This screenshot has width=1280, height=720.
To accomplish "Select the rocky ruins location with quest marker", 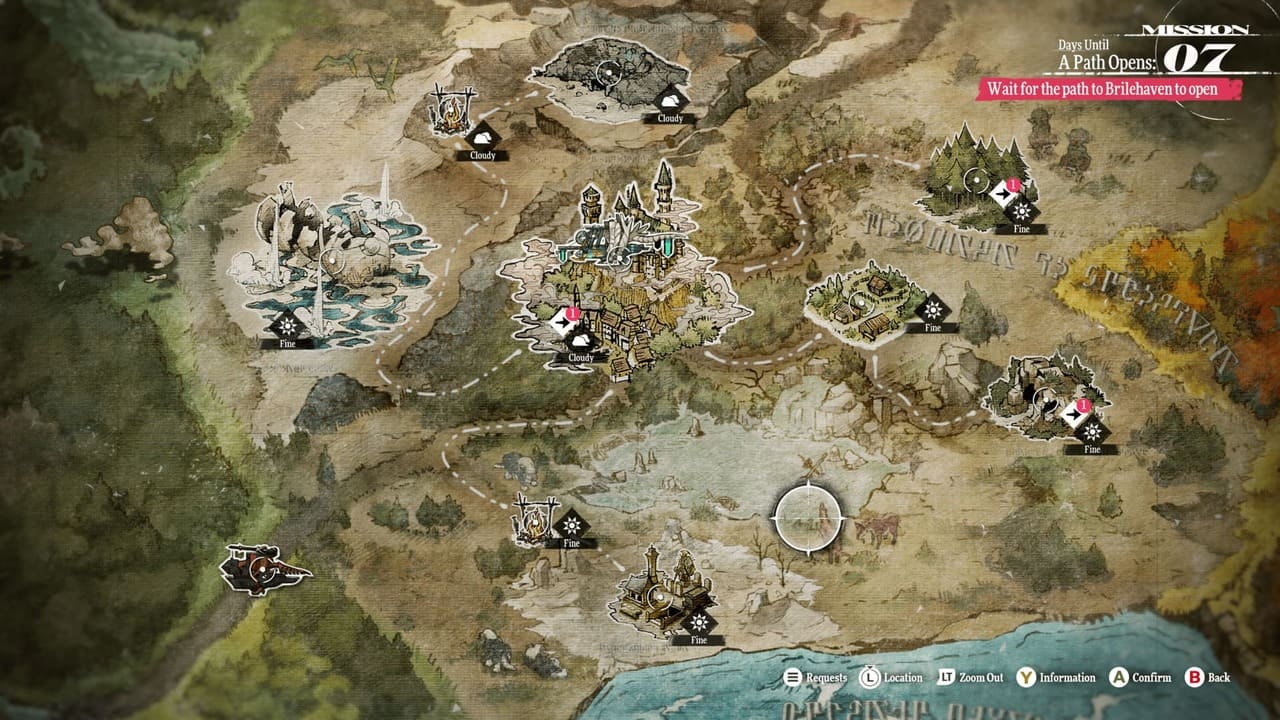I will (x=1044, y=398).
